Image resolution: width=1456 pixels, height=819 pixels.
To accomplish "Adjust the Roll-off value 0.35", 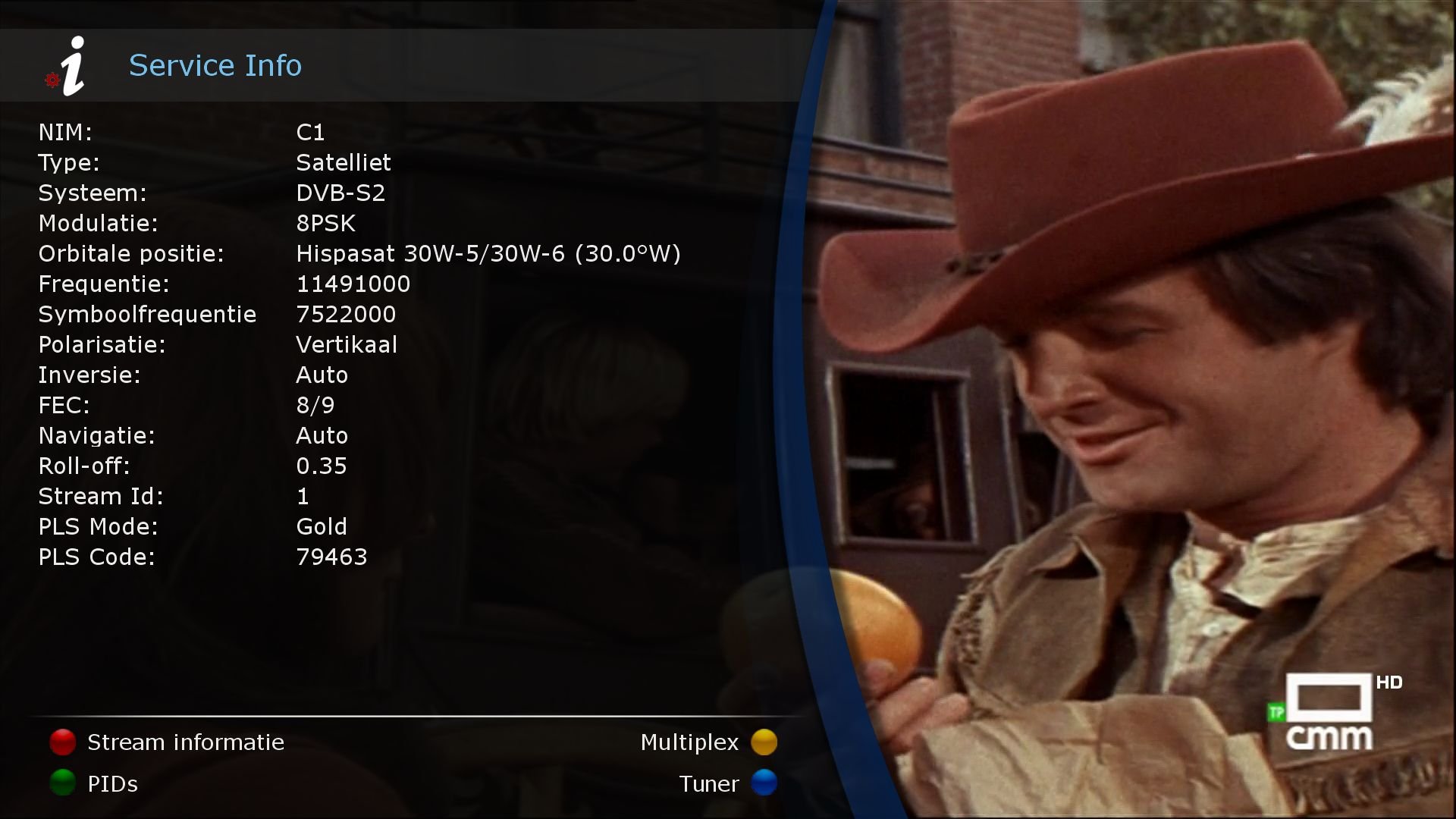I will click(x=322, y=466).
